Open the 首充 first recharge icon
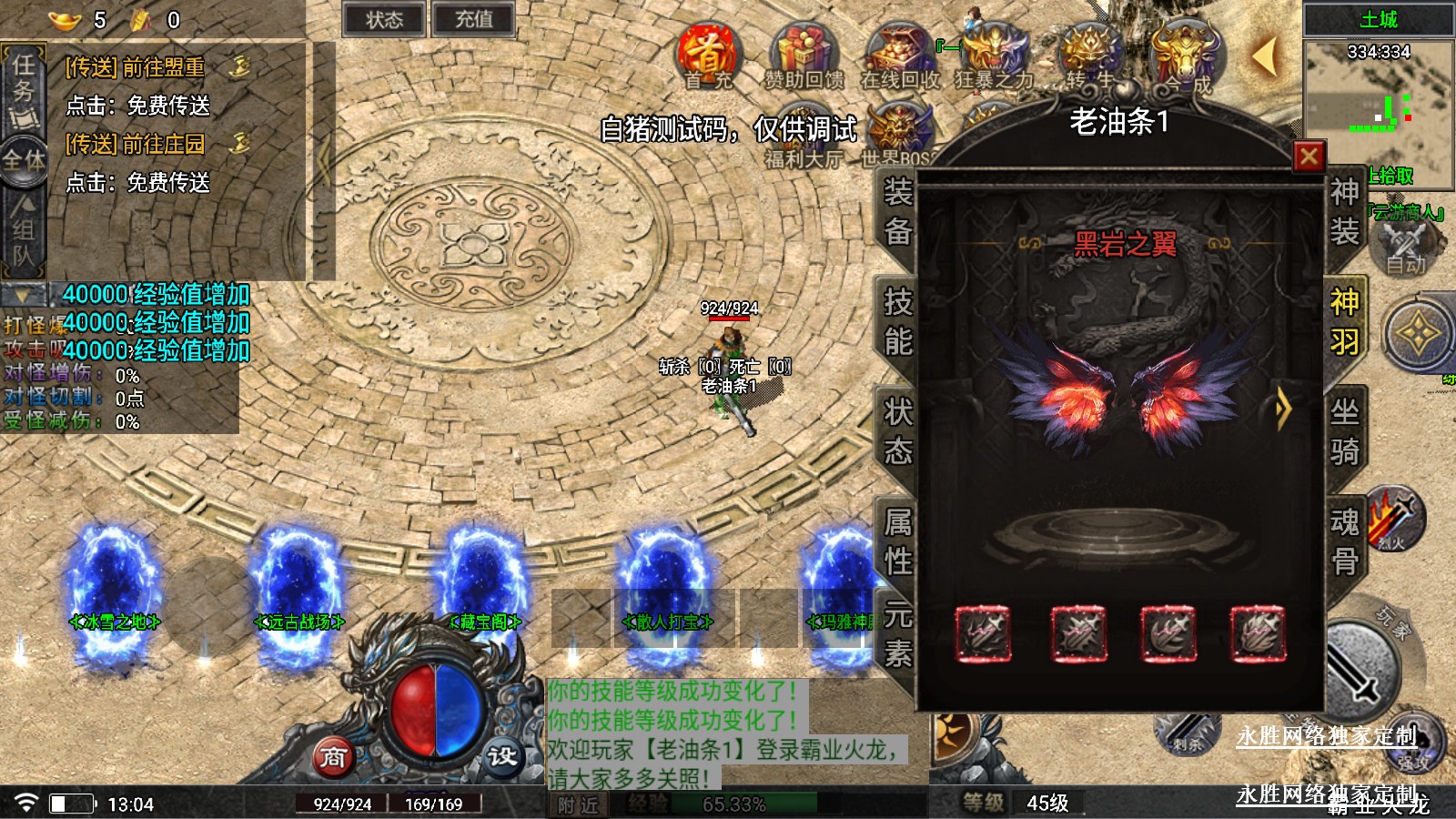1456x819 pixels. pos(709,56)
